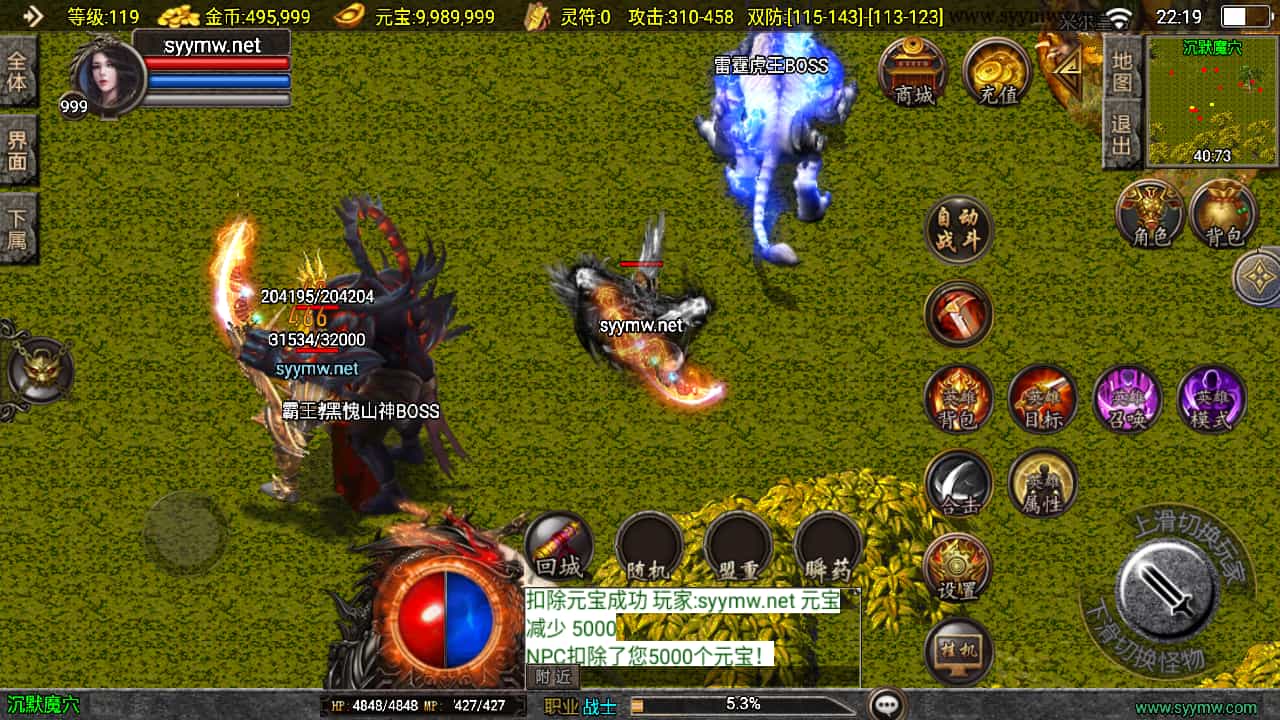Open the 充值 recharge screen
The height and width of the screenshot is (720, 1280).
(997, 72)
